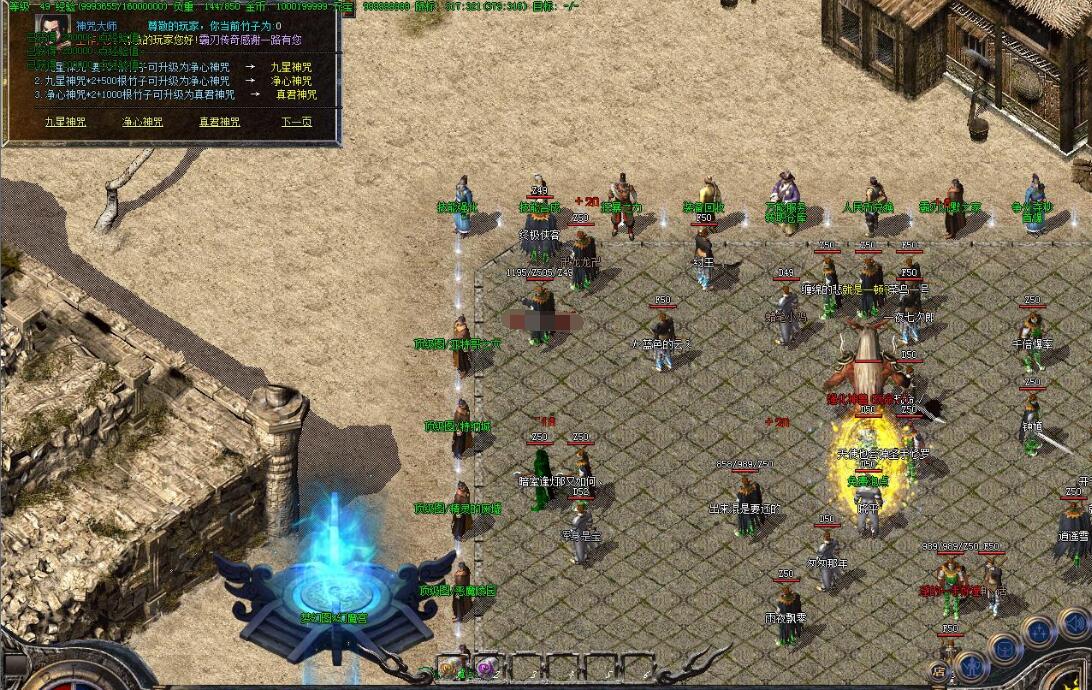Use the purple orb in the second belt slot
The image size is (1092, 690).
pos(486,667)
